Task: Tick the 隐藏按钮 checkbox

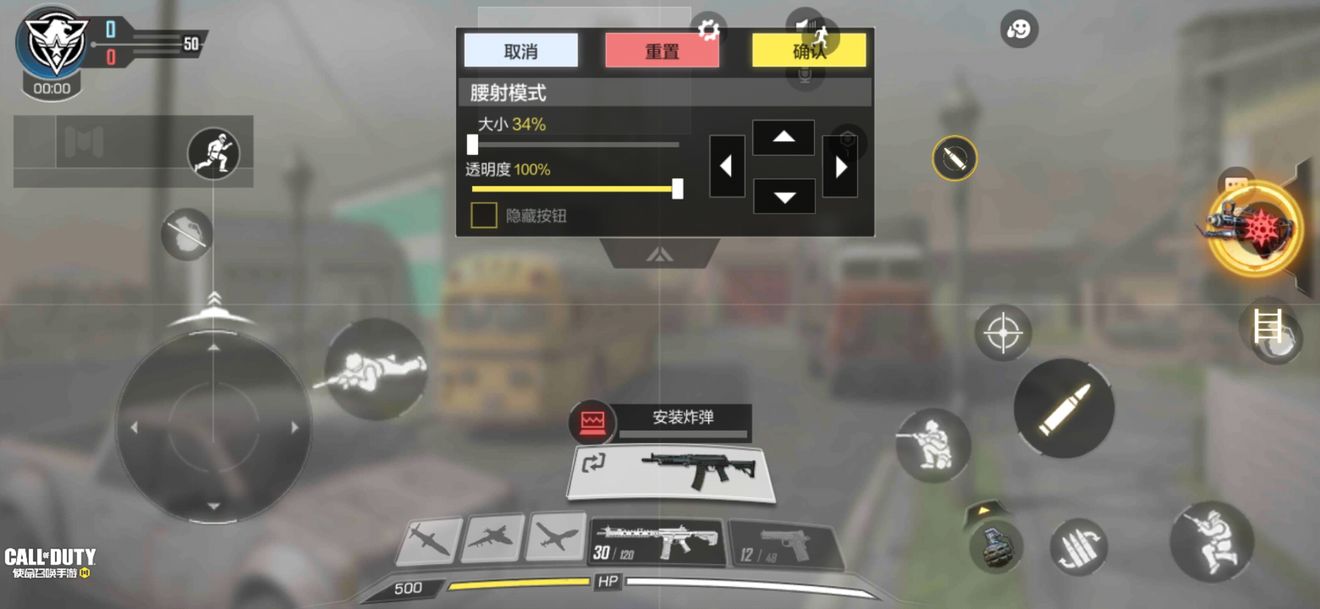Action: 485,215
